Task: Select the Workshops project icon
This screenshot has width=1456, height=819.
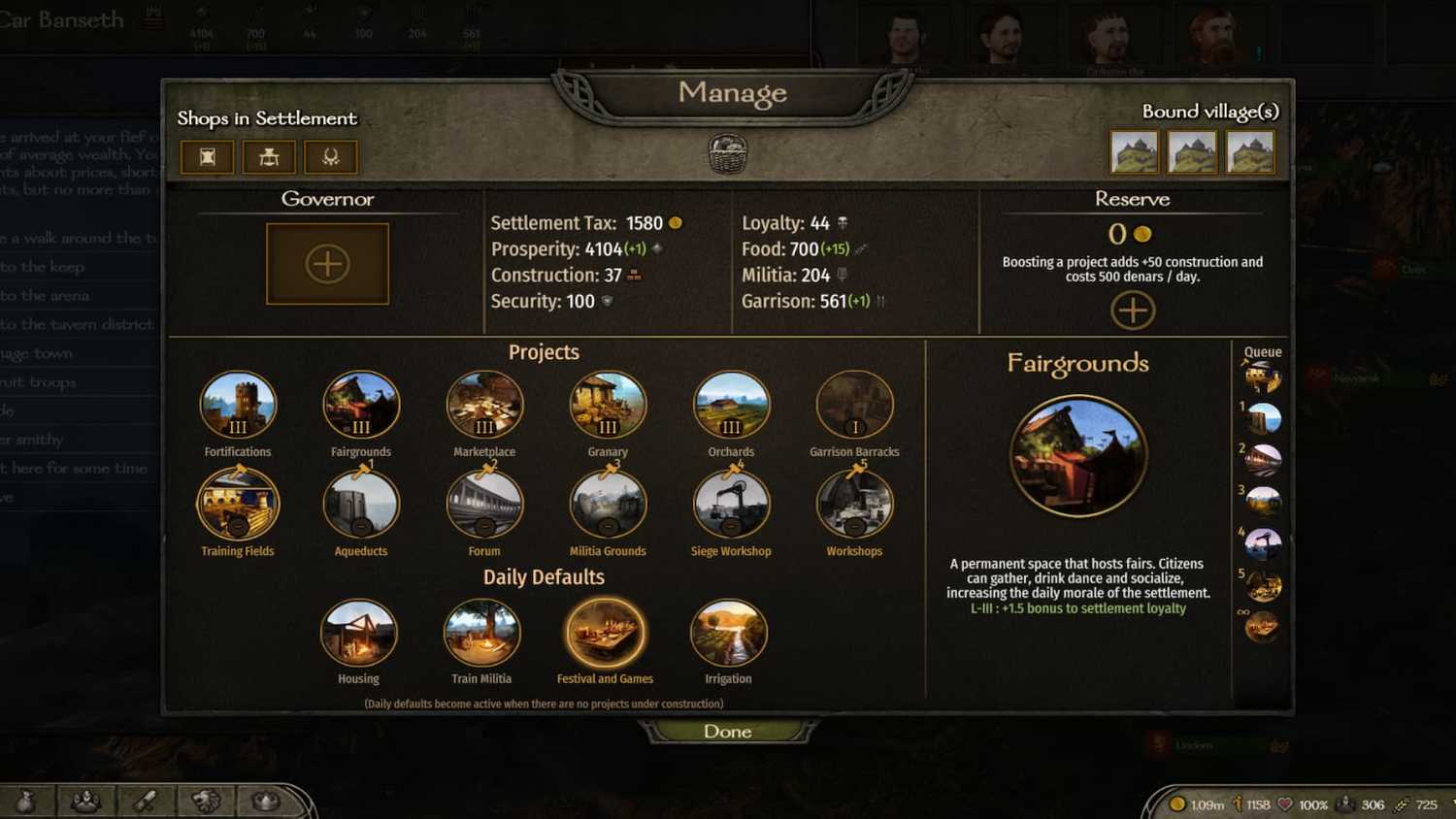Action: pyautogui.click(x=853, y=505)
